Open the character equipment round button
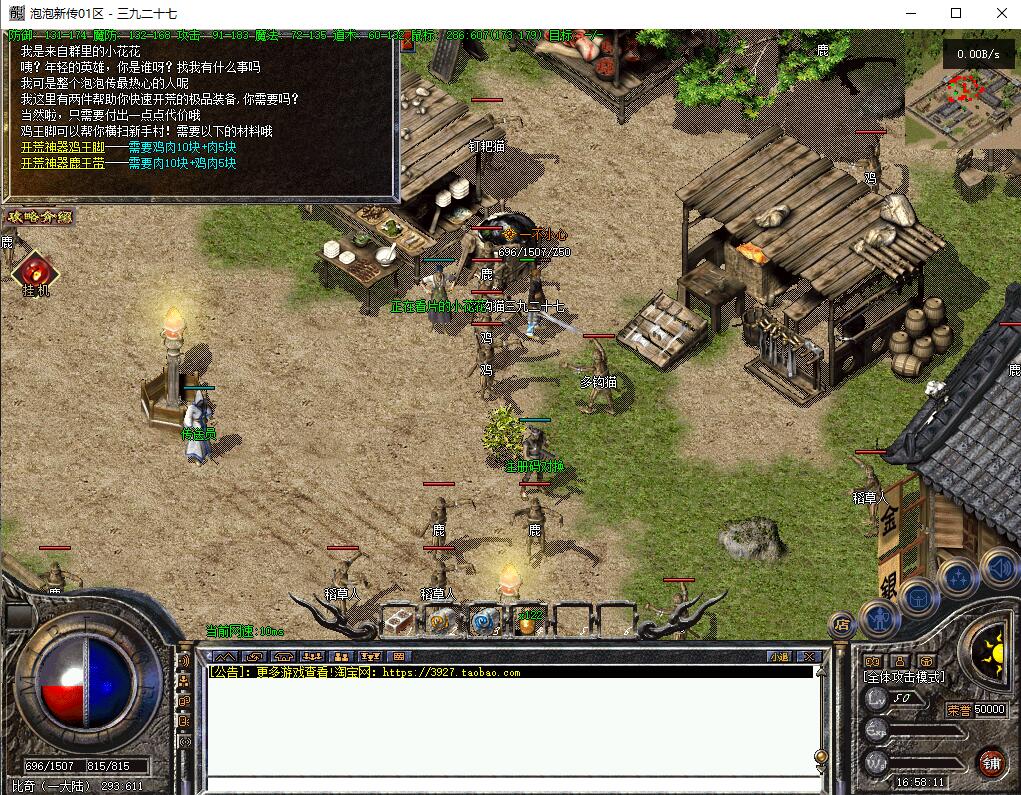The image size is (1021, 795). click(x=879, y=618)
